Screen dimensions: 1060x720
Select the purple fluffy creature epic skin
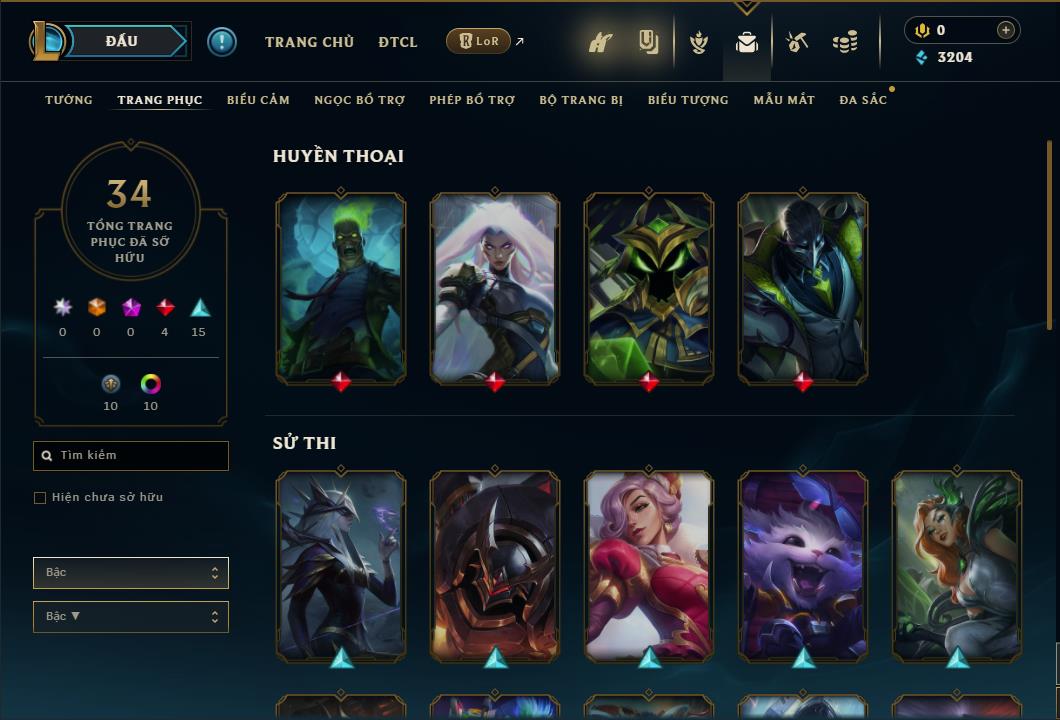pos(803,565)
